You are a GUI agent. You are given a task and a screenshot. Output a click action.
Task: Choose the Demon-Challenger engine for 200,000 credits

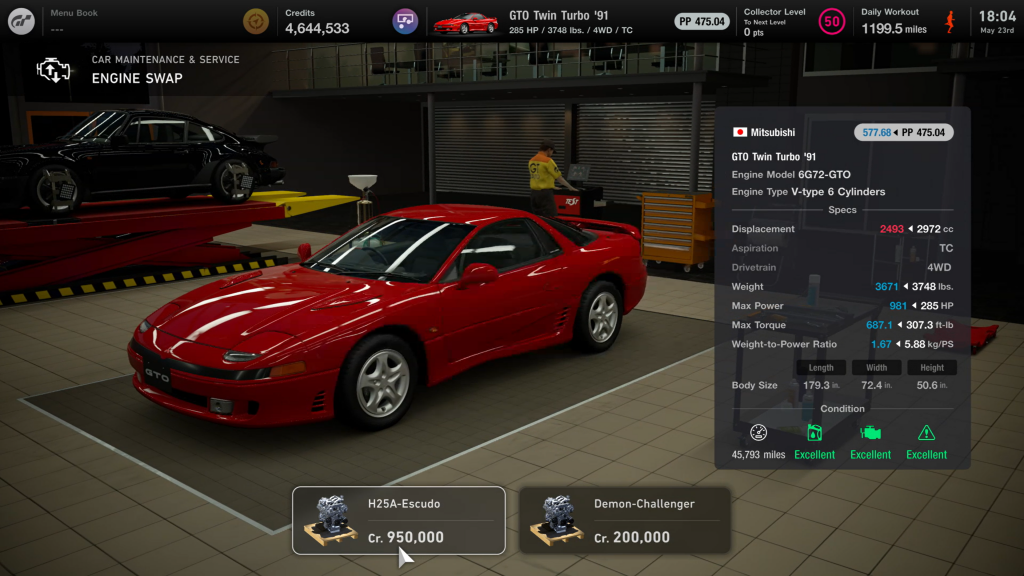pyautogui.click(x=625, y=520)
